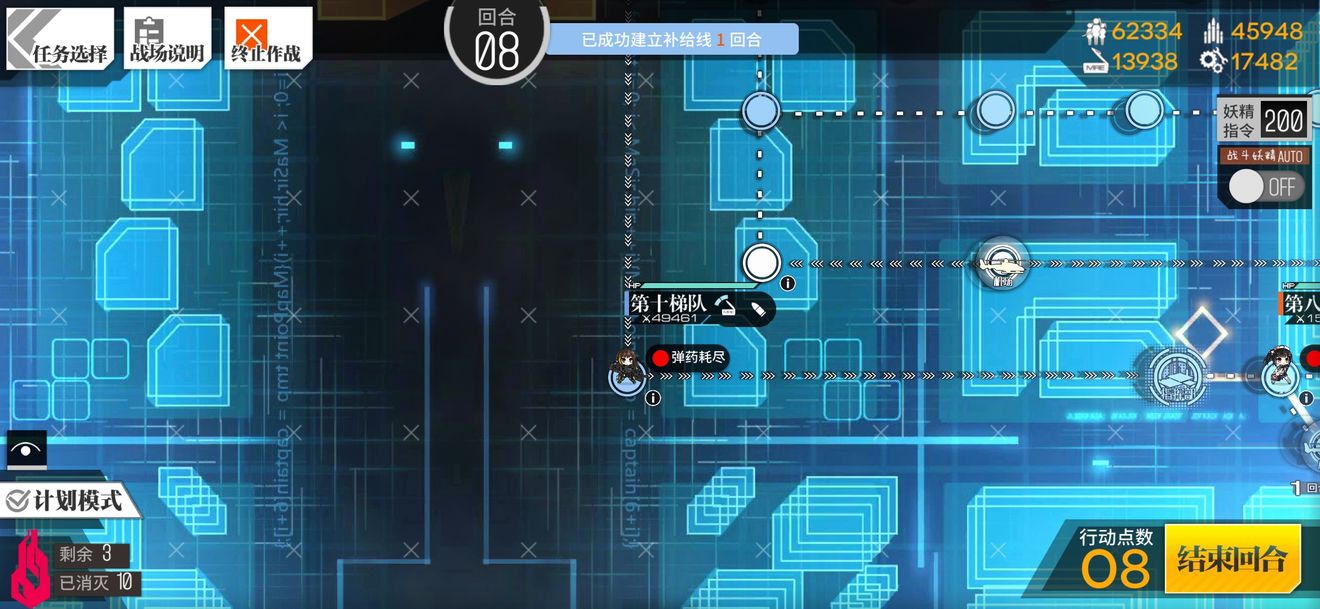Viewport: 1320px width, 609px height.
Task: Terminate the operation with 终止作战
Action: (x=266, y=40)
